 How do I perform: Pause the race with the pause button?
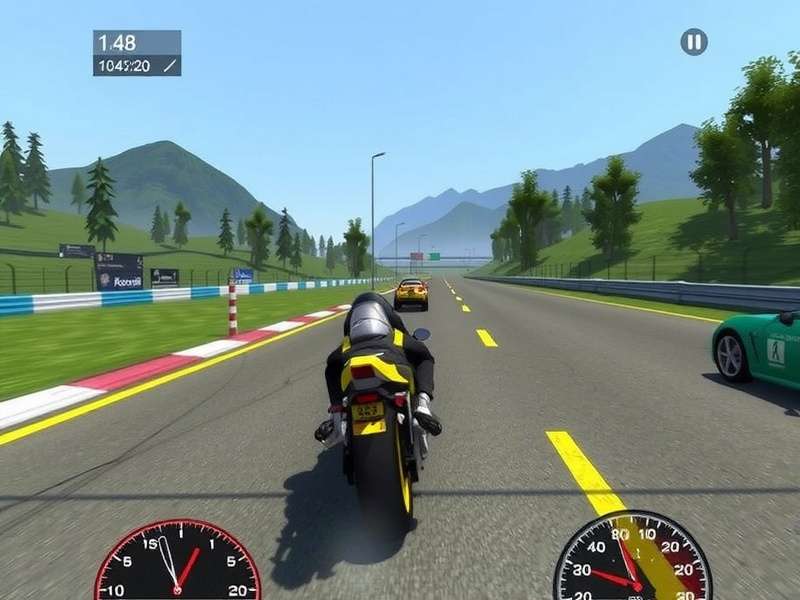coord(694,42)
